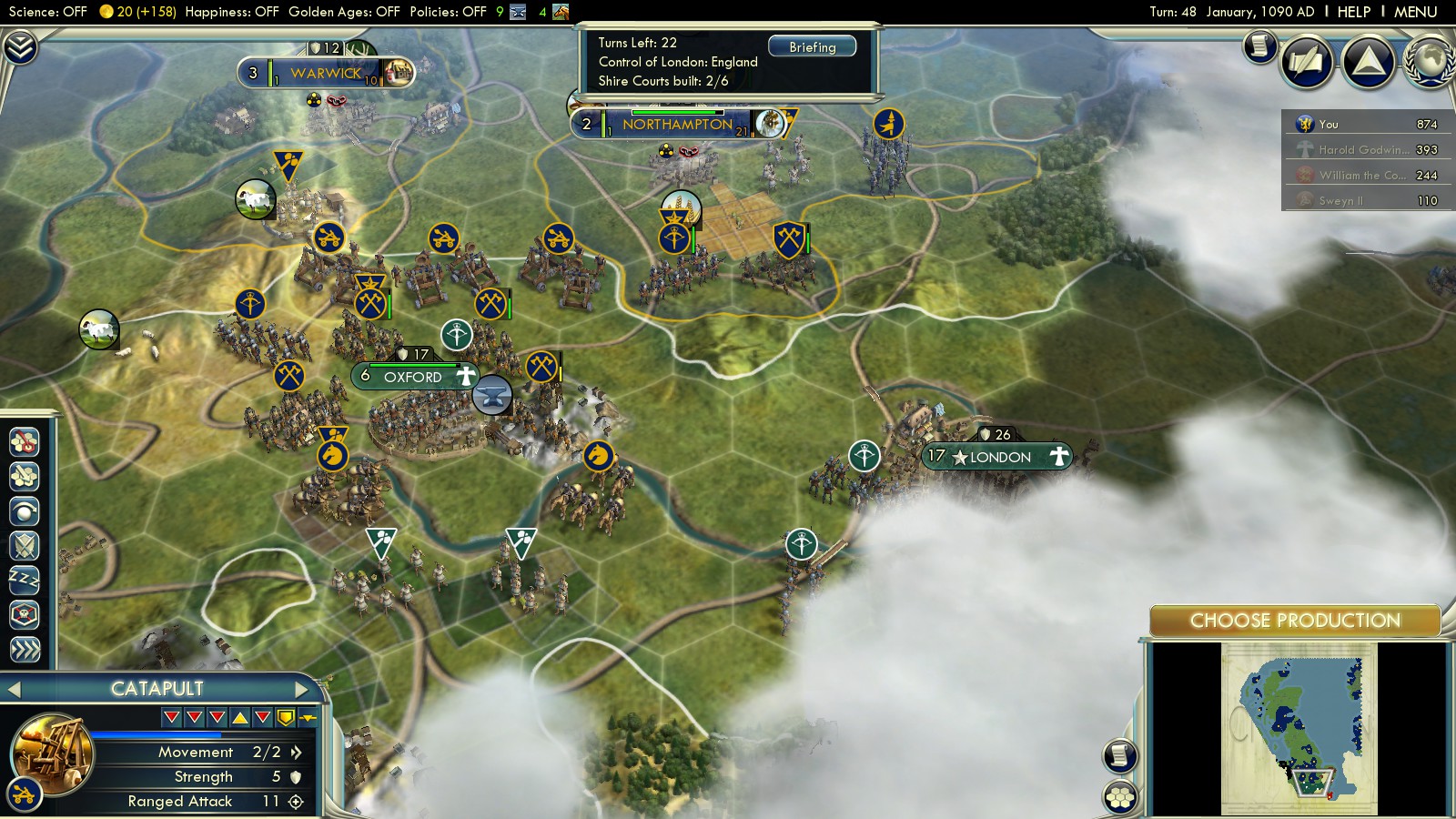Open diplomacy overview globe button
Viewport: 1456px width, 819px height.
click(1429, 61)
